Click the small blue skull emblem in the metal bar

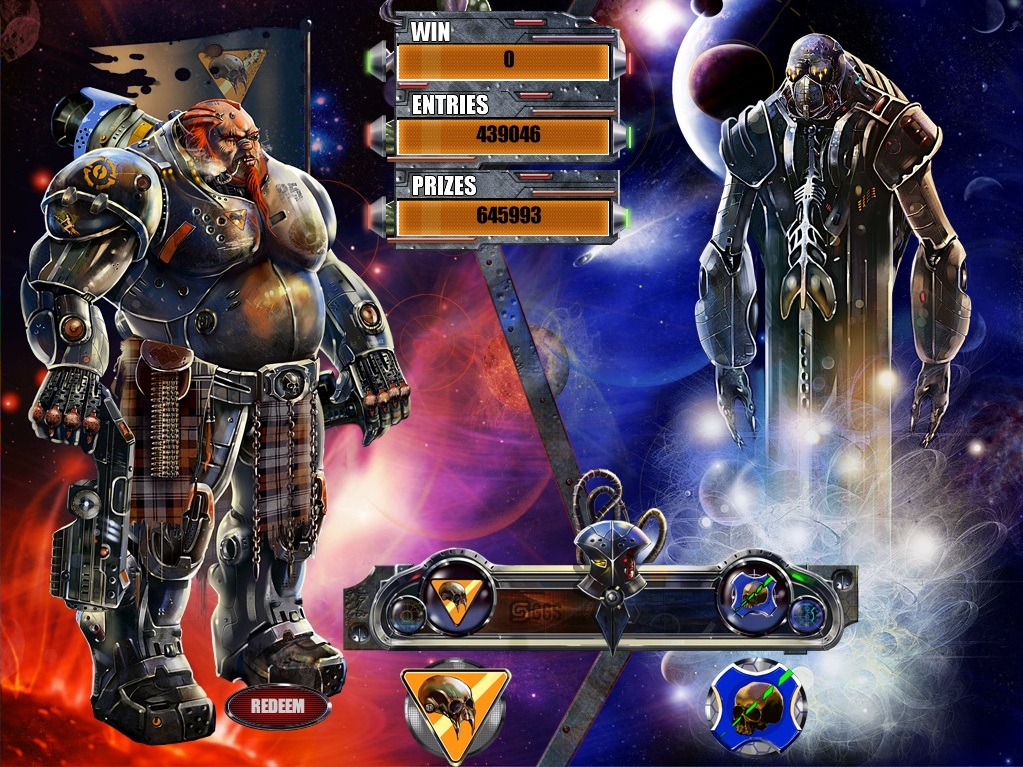tap(755, 599)
